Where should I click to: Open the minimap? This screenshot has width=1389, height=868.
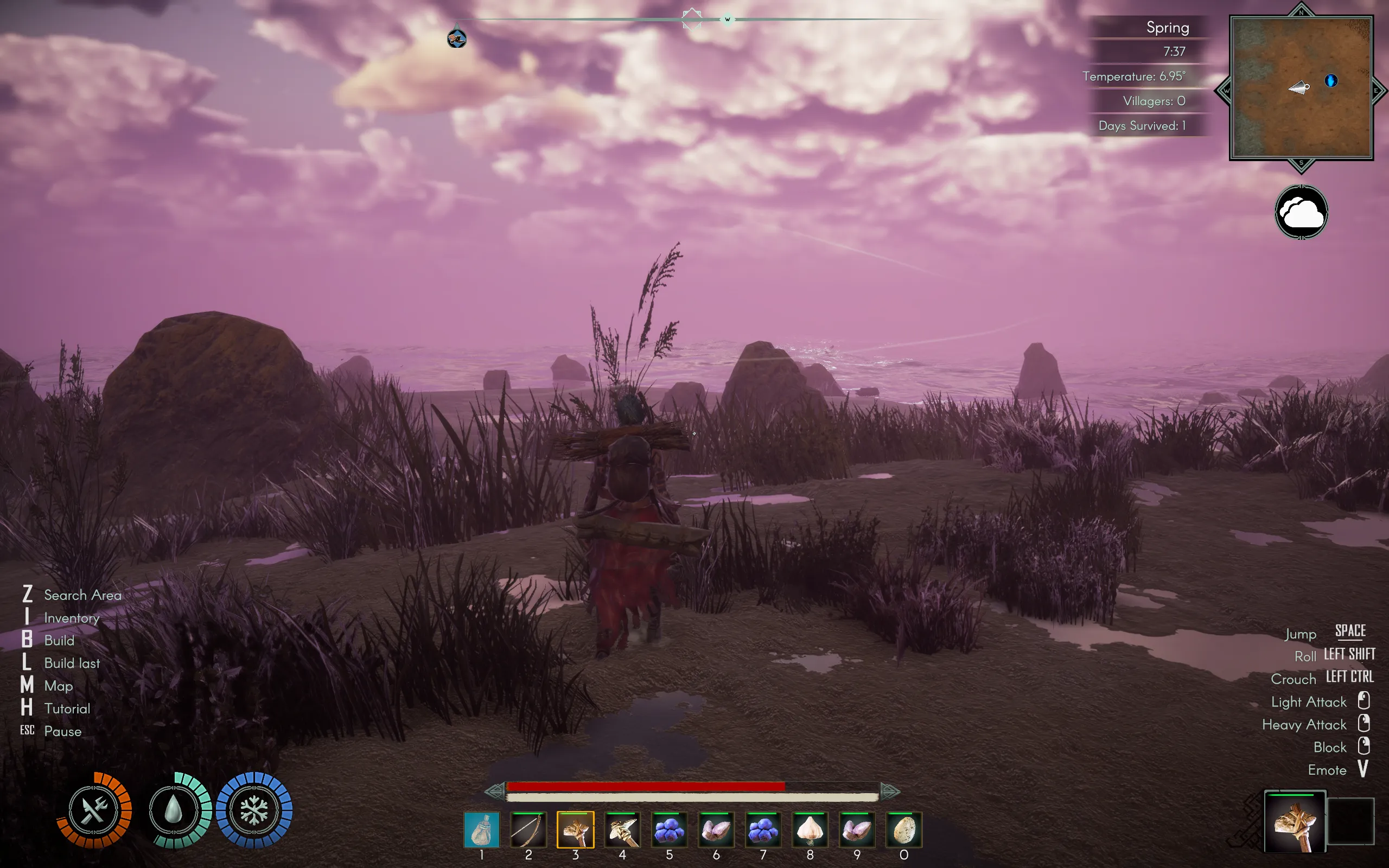(1301, 88)
